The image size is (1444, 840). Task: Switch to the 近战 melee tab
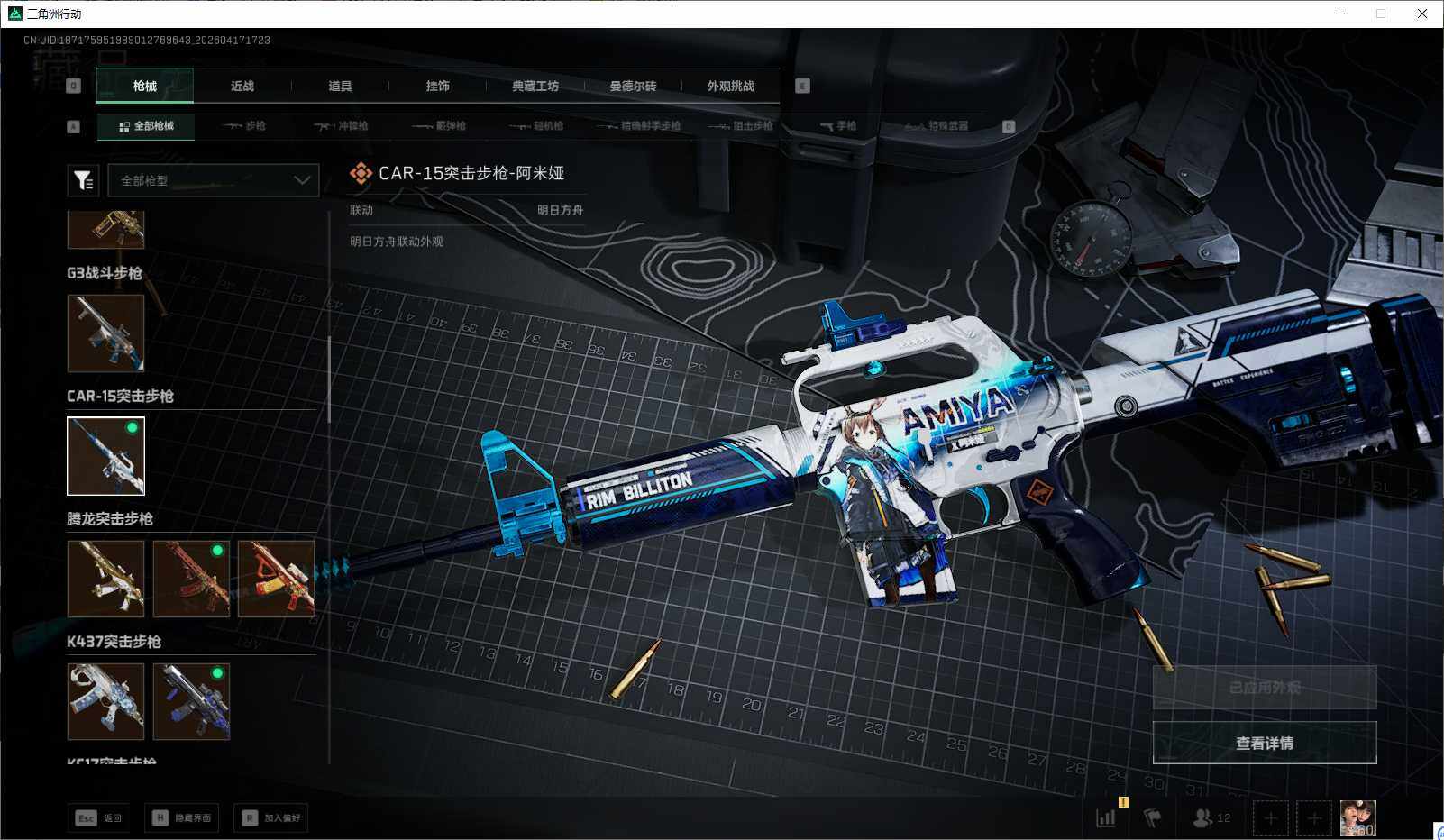tap(242, 87)
